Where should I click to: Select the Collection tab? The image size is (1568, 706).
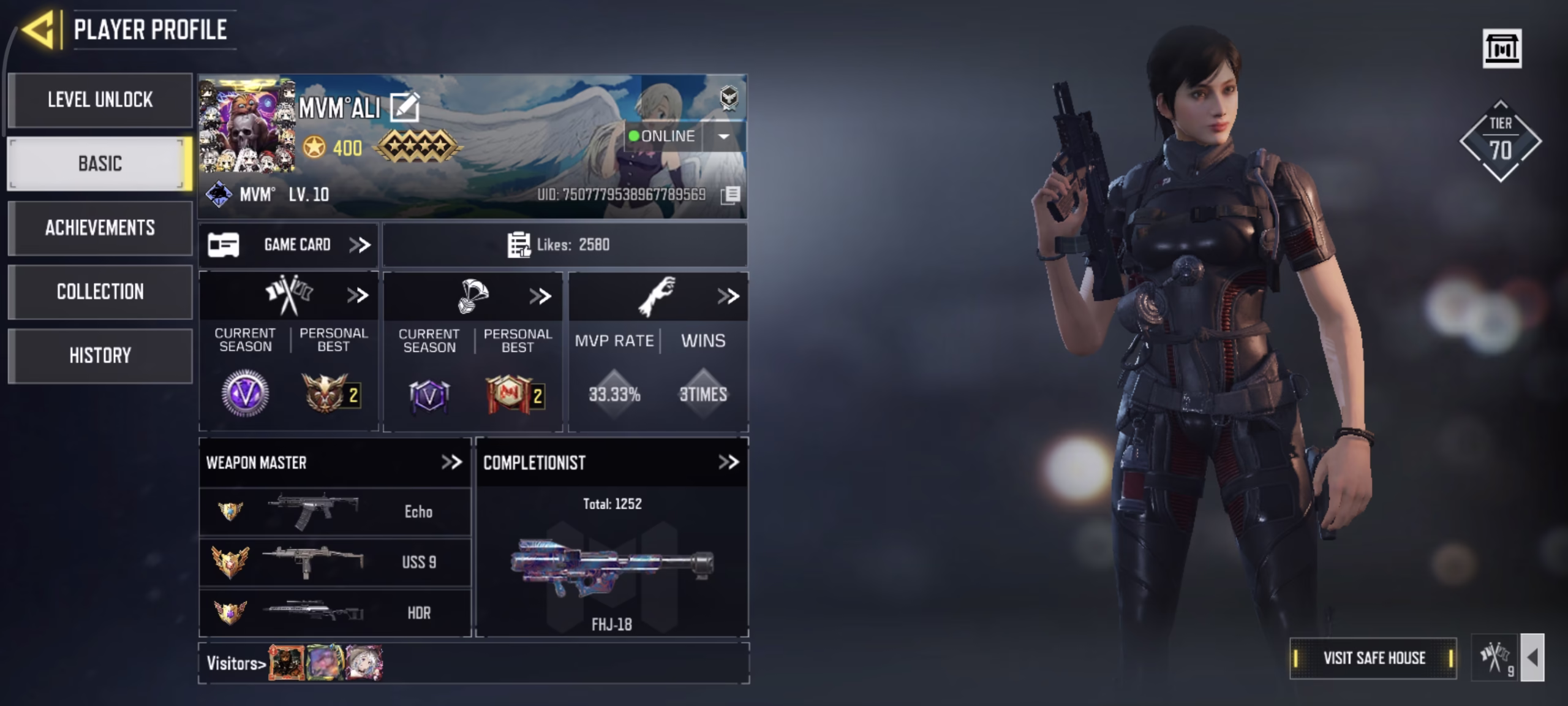[100, 292]
